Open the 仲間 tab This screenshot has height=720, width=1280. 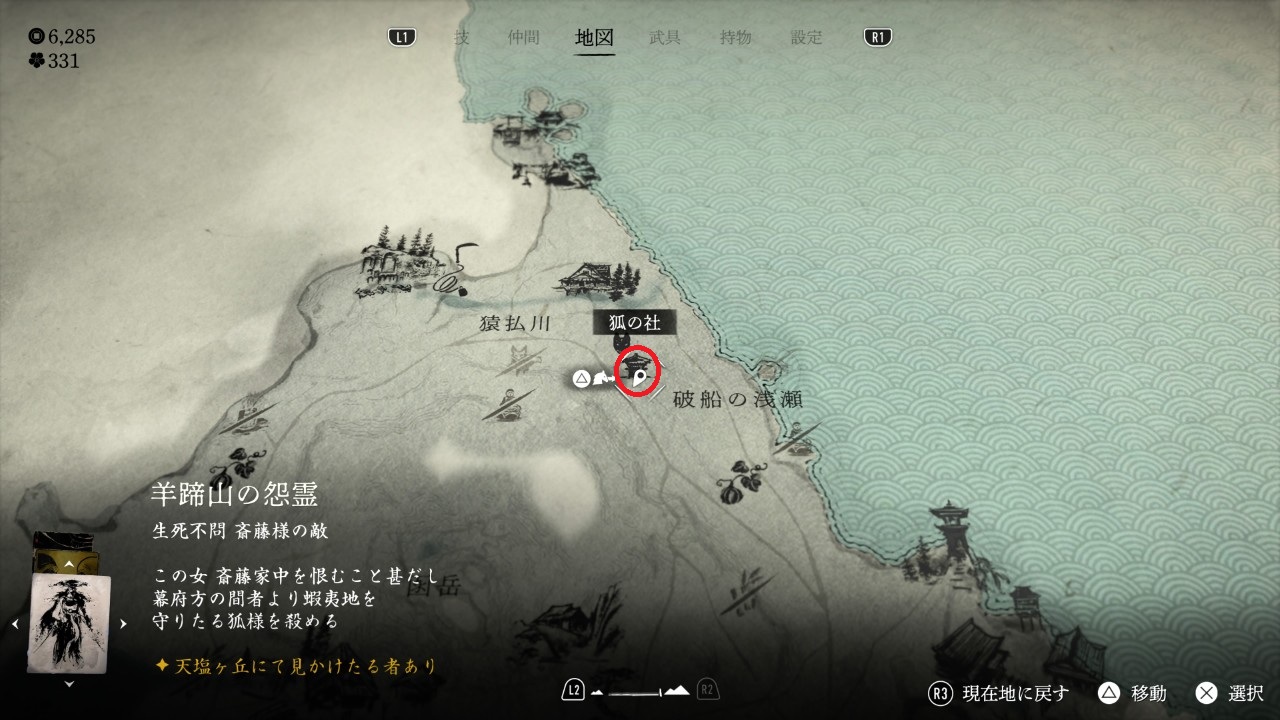(523, 38)
